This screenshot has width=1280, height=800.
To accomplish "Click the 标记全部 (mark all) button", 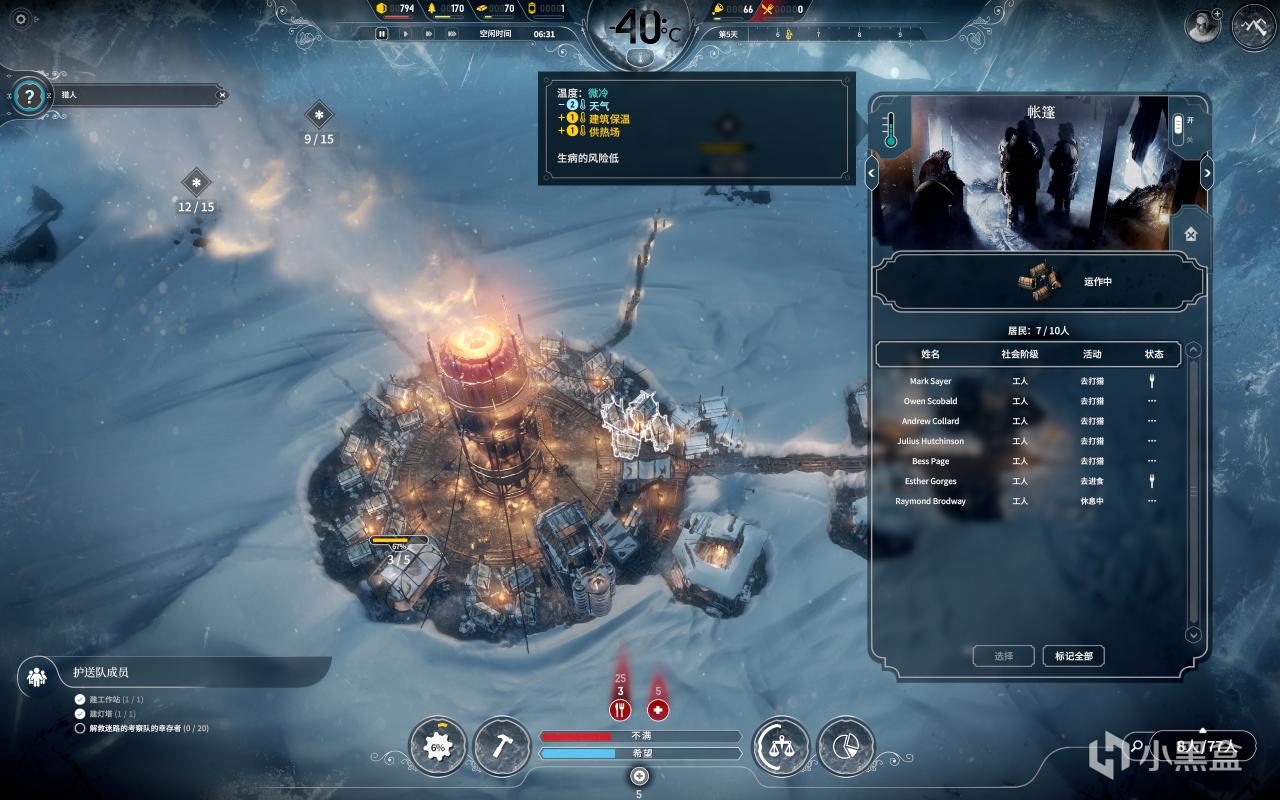I will pos(1073,656).
